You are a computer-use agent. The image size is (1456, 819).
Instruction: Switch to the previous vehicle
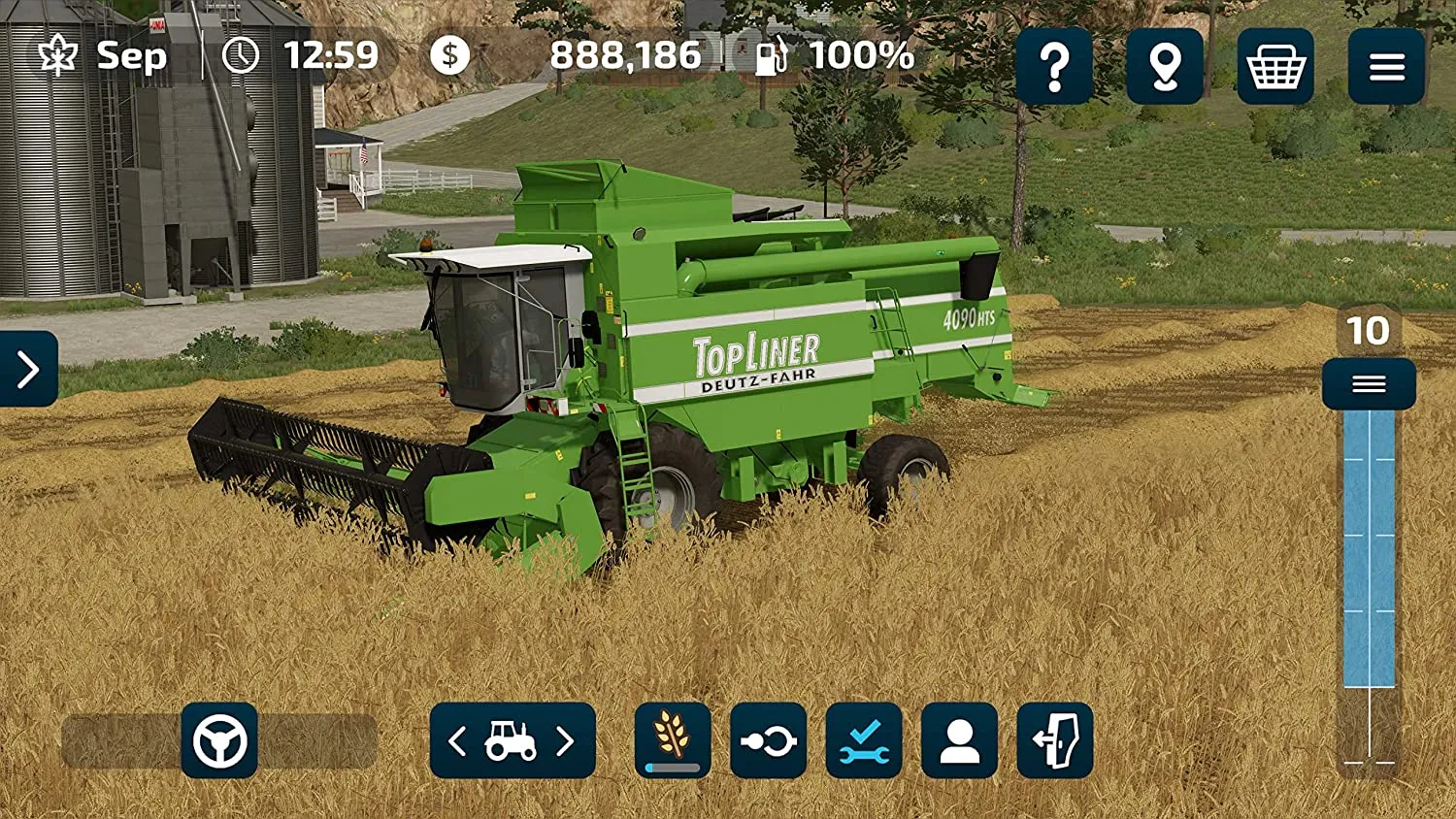tap(458, 742)
